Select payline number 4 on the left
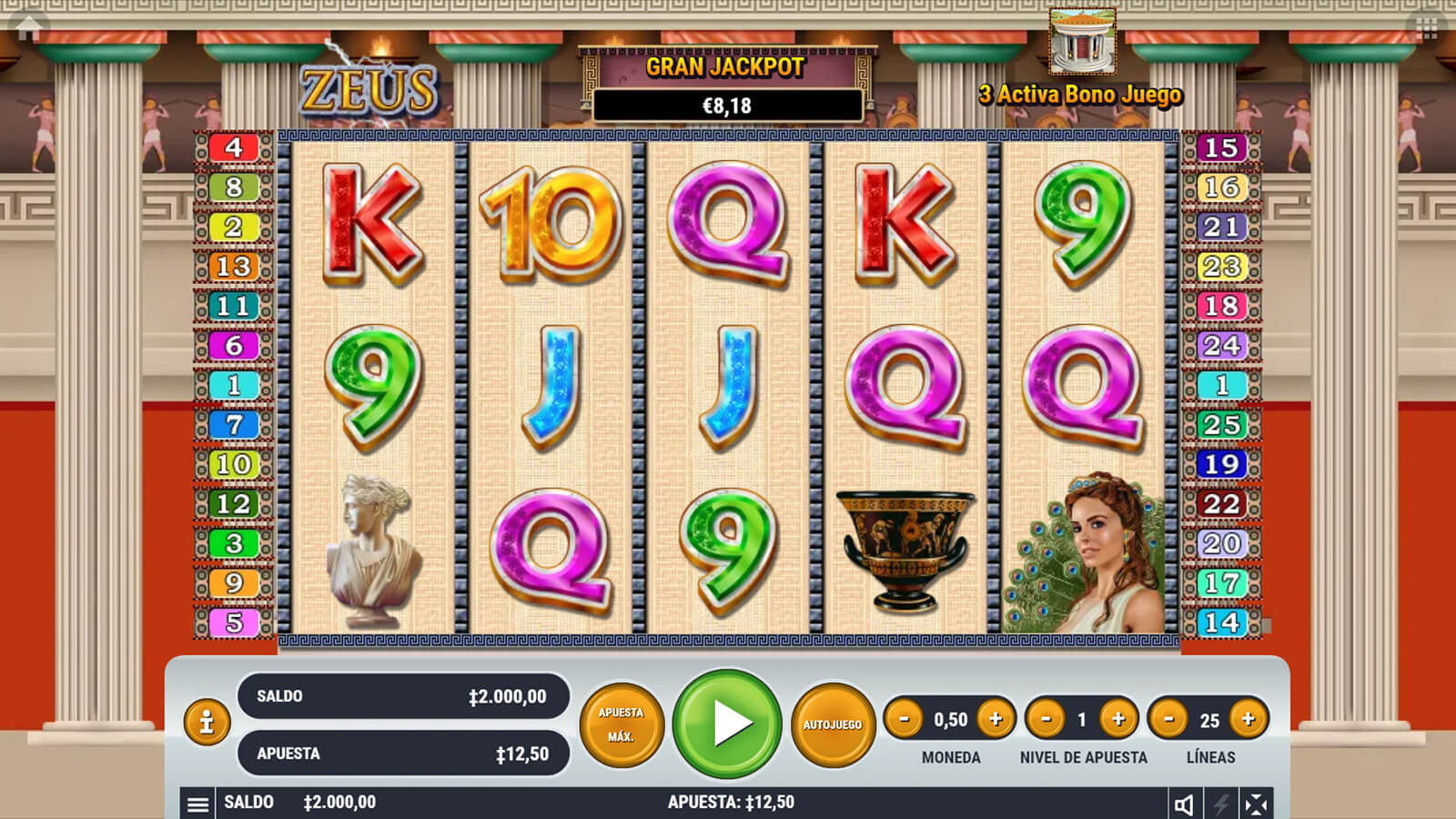This screenshot has height=819, width=1456. pos(234,147)
